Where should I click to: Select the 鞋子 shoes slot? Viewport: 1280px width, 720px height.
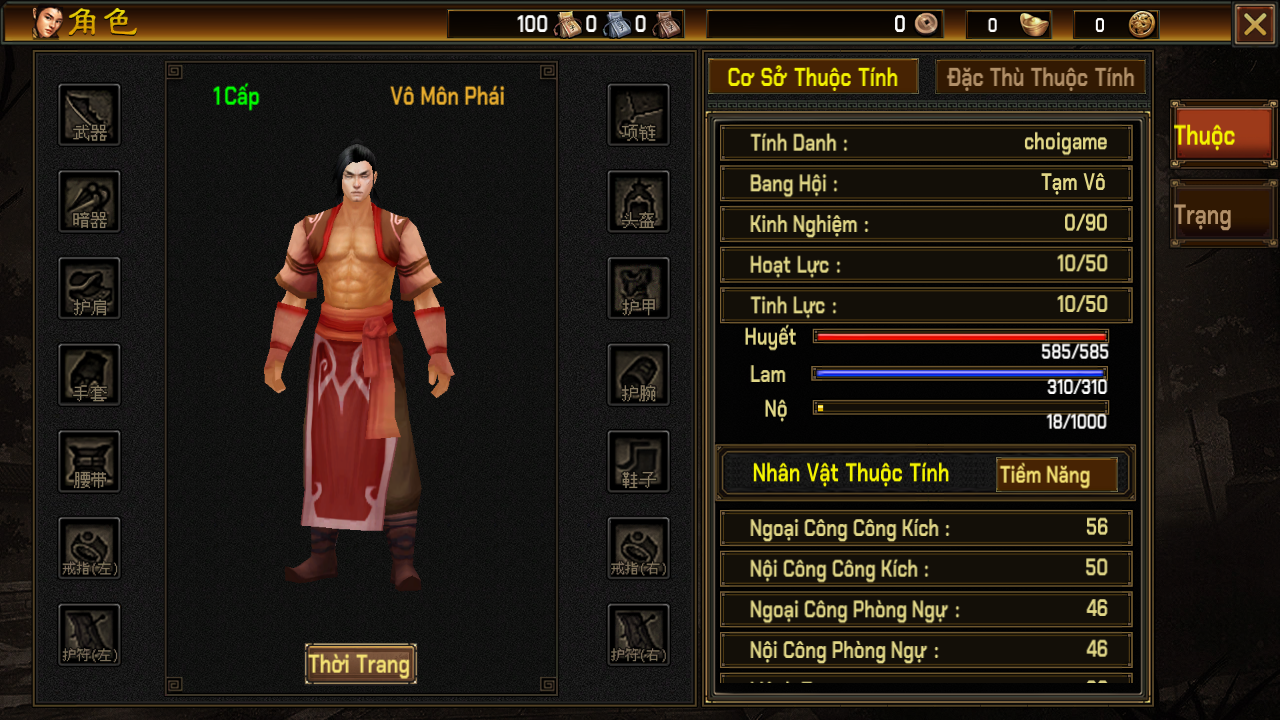click(x=639, y=461)
